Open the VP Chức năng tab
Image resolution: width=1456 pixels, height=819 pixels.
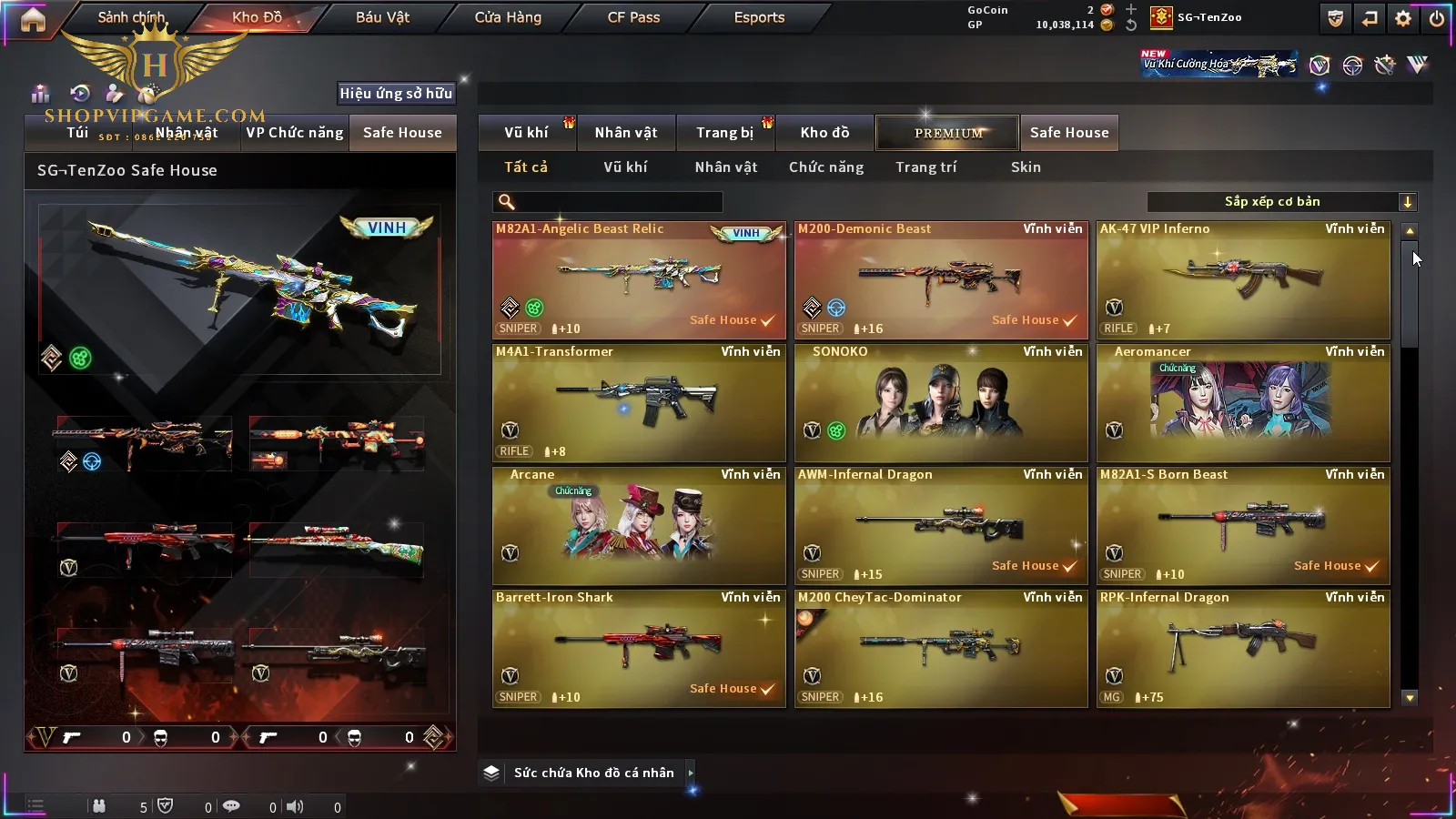tap(295, 133)
